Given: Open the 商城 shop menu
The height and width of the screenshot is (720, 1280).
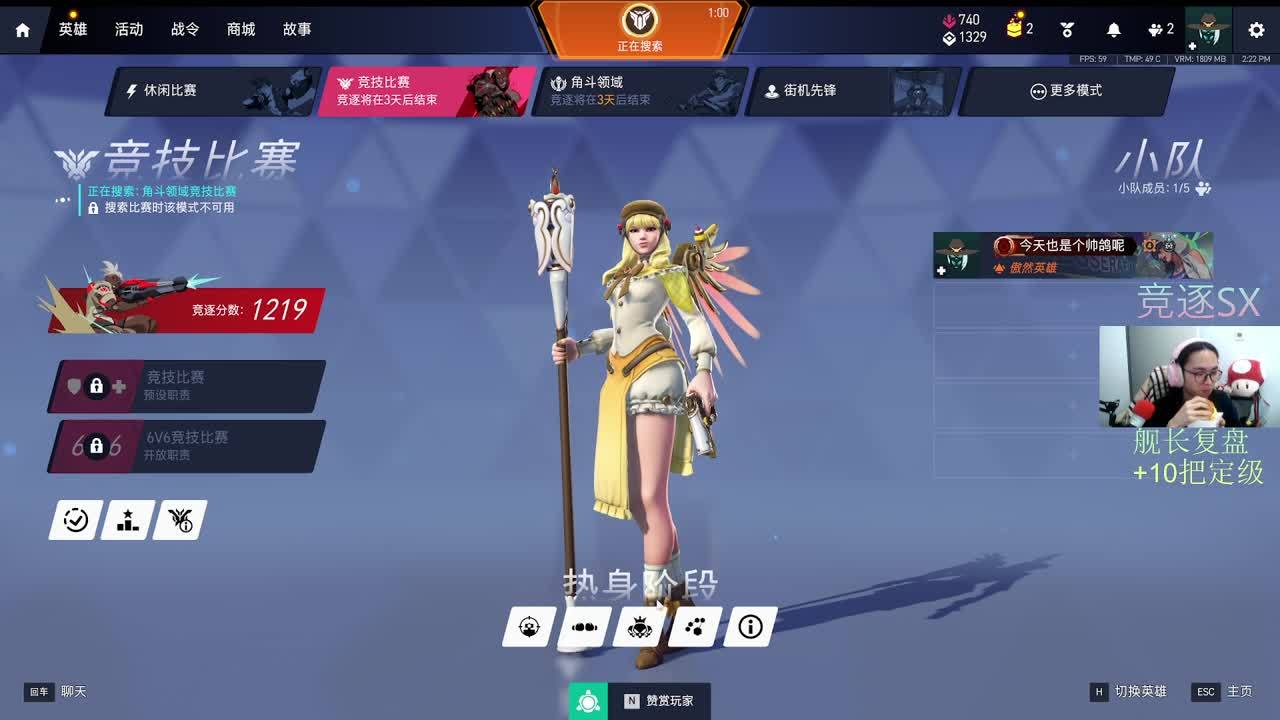Looking at the screenshot, I should click(241, 29).
